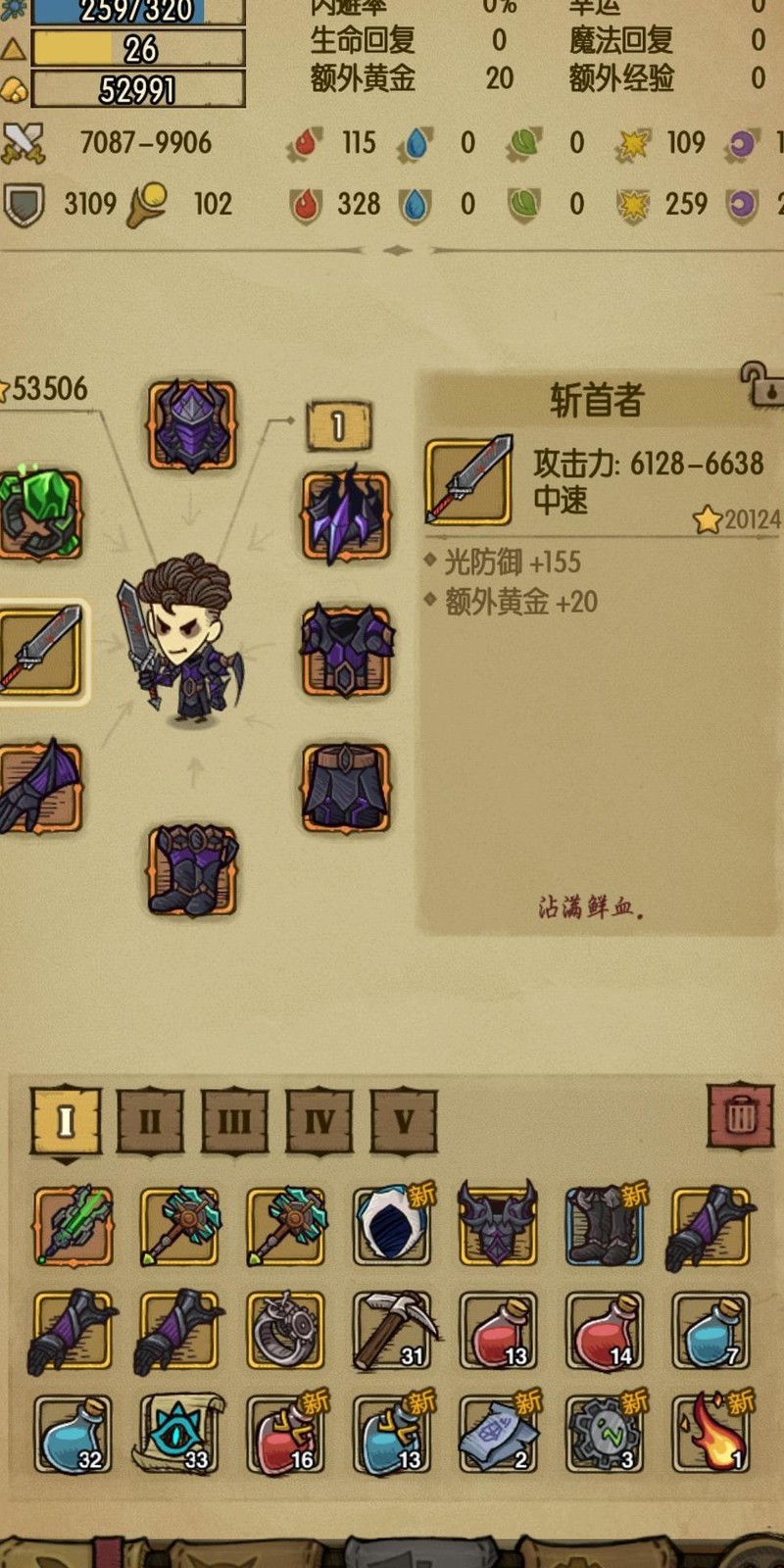
Task: Click the green gem ring slot
Action: (41, 514)
